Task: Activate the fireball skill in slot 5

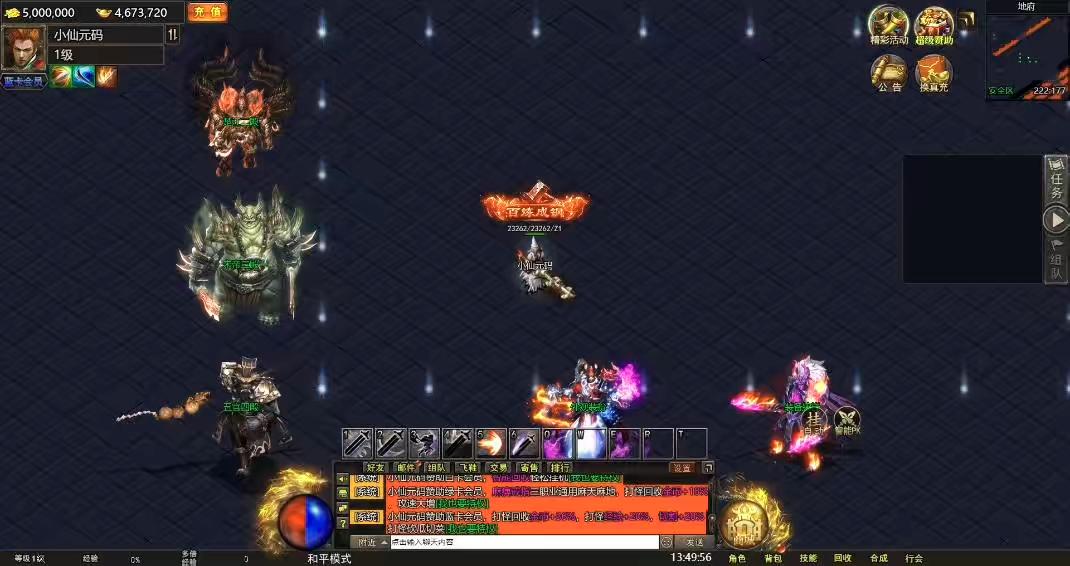Action: [490, 443]
